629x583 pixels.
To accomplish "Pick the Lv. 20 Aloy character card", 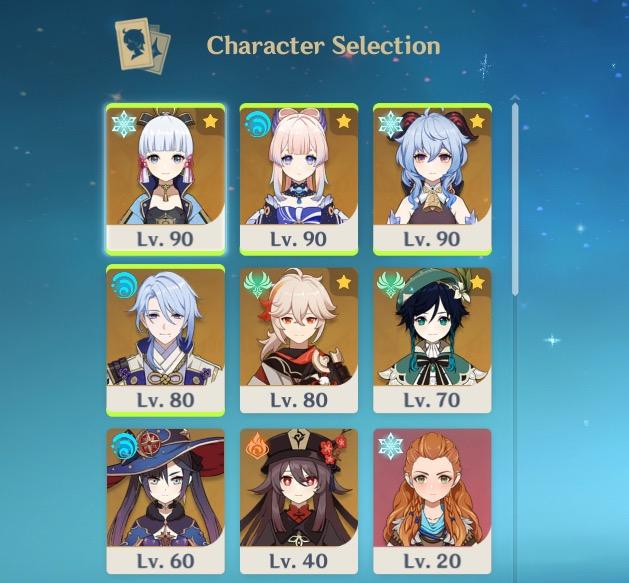I will (x=432, y=500).
